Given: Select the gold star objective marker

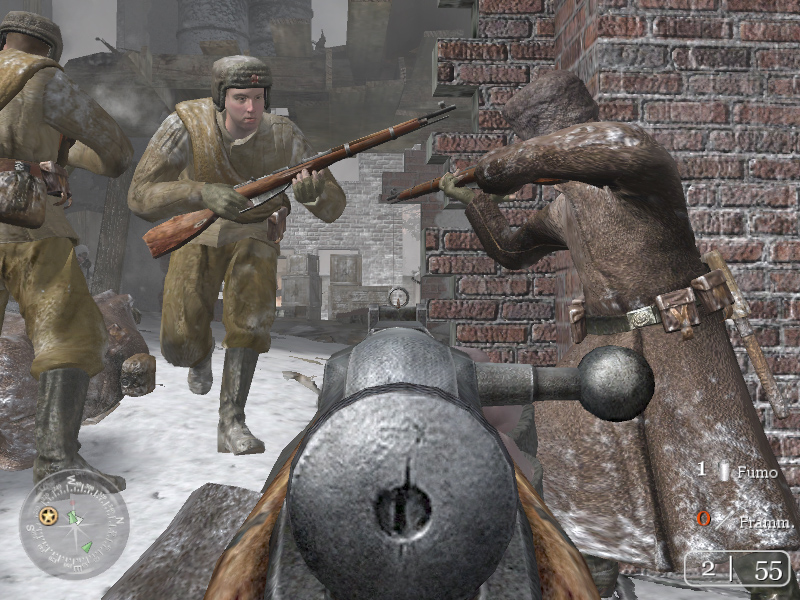Looking at the screenshot, I should (x=47, y=516).
